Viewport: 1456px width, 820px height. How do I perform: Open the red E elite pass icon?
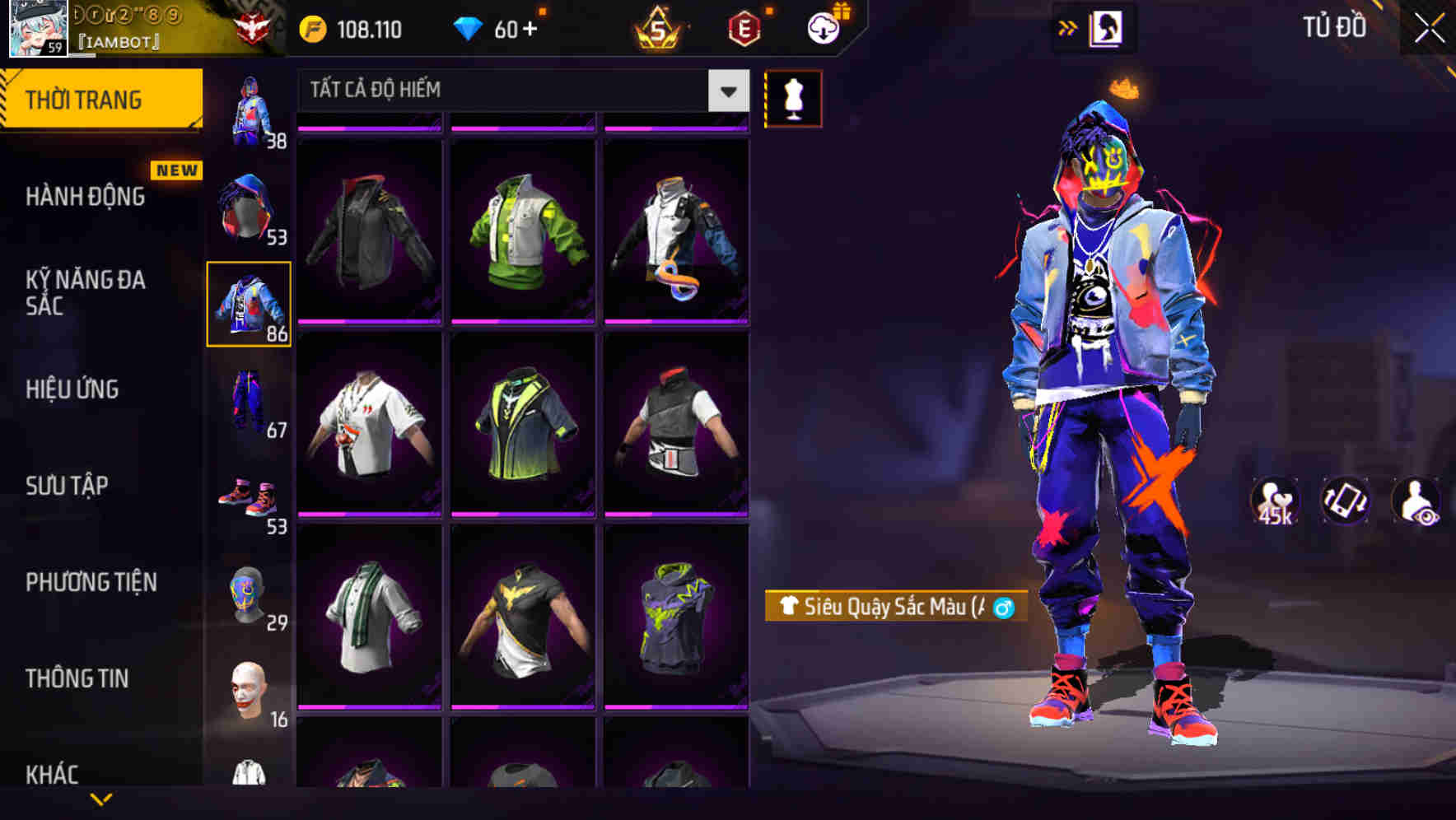pyautogui.click(x=744, y=27)
